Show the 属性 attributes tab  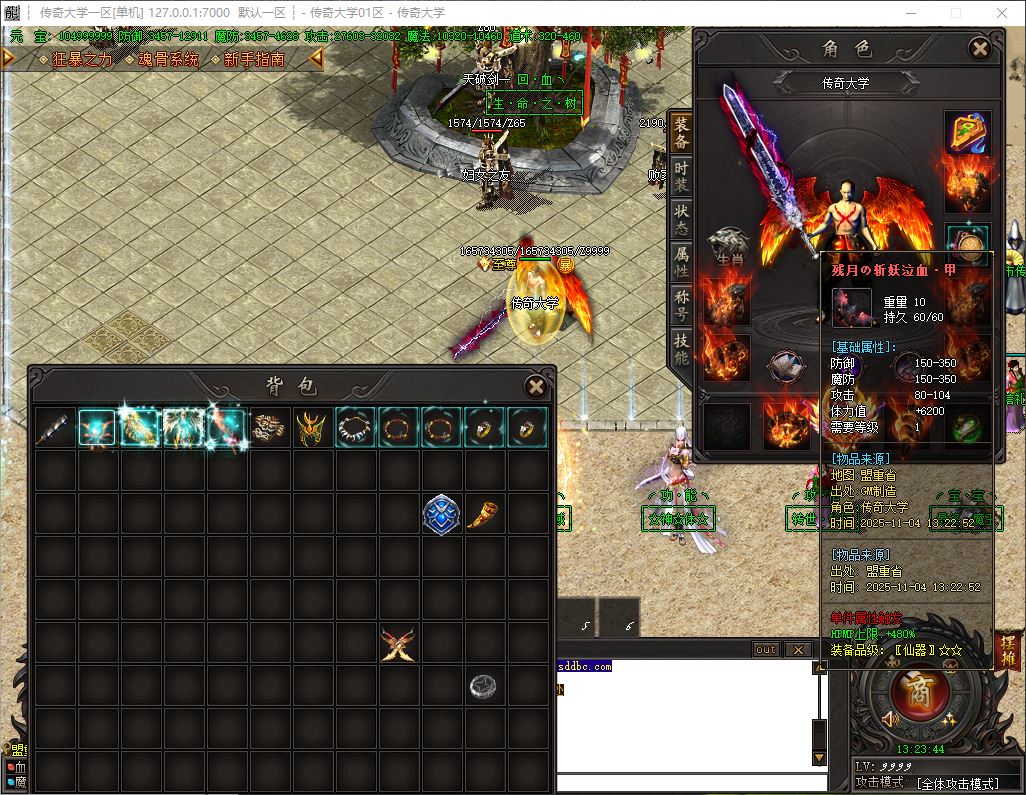pyautogui.click(x=681, y=259)
